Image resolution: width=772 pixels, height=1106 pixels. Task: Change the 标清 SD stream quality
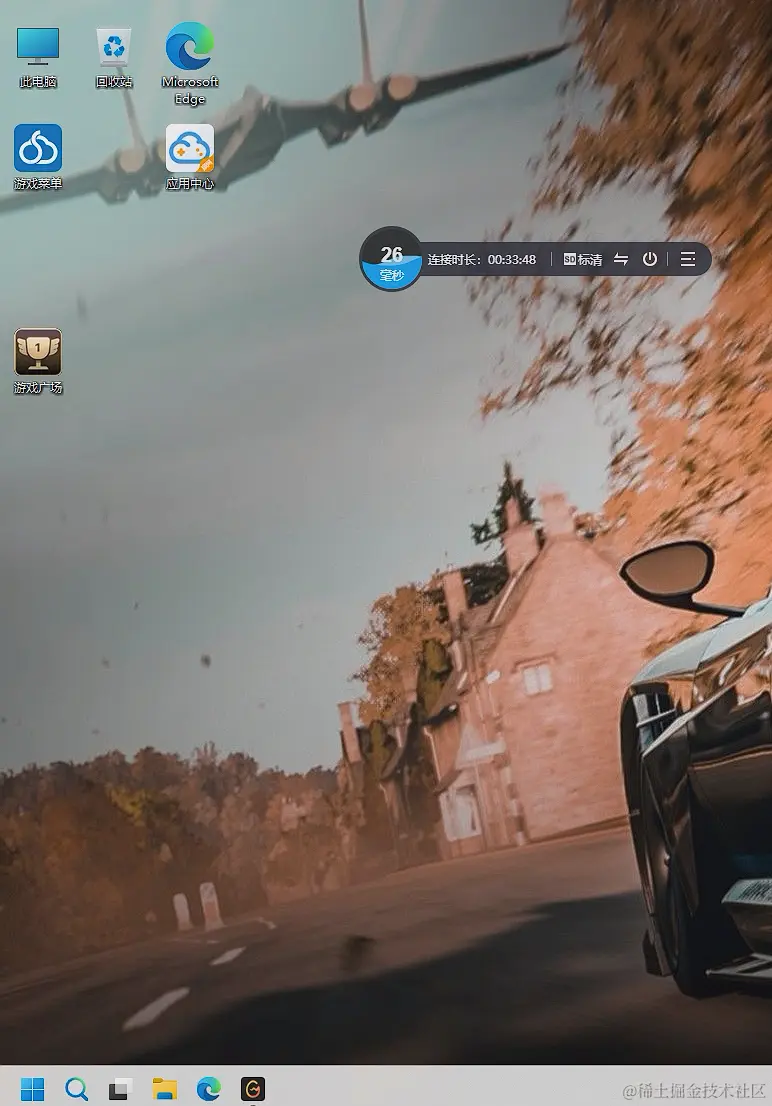point(583,260)
